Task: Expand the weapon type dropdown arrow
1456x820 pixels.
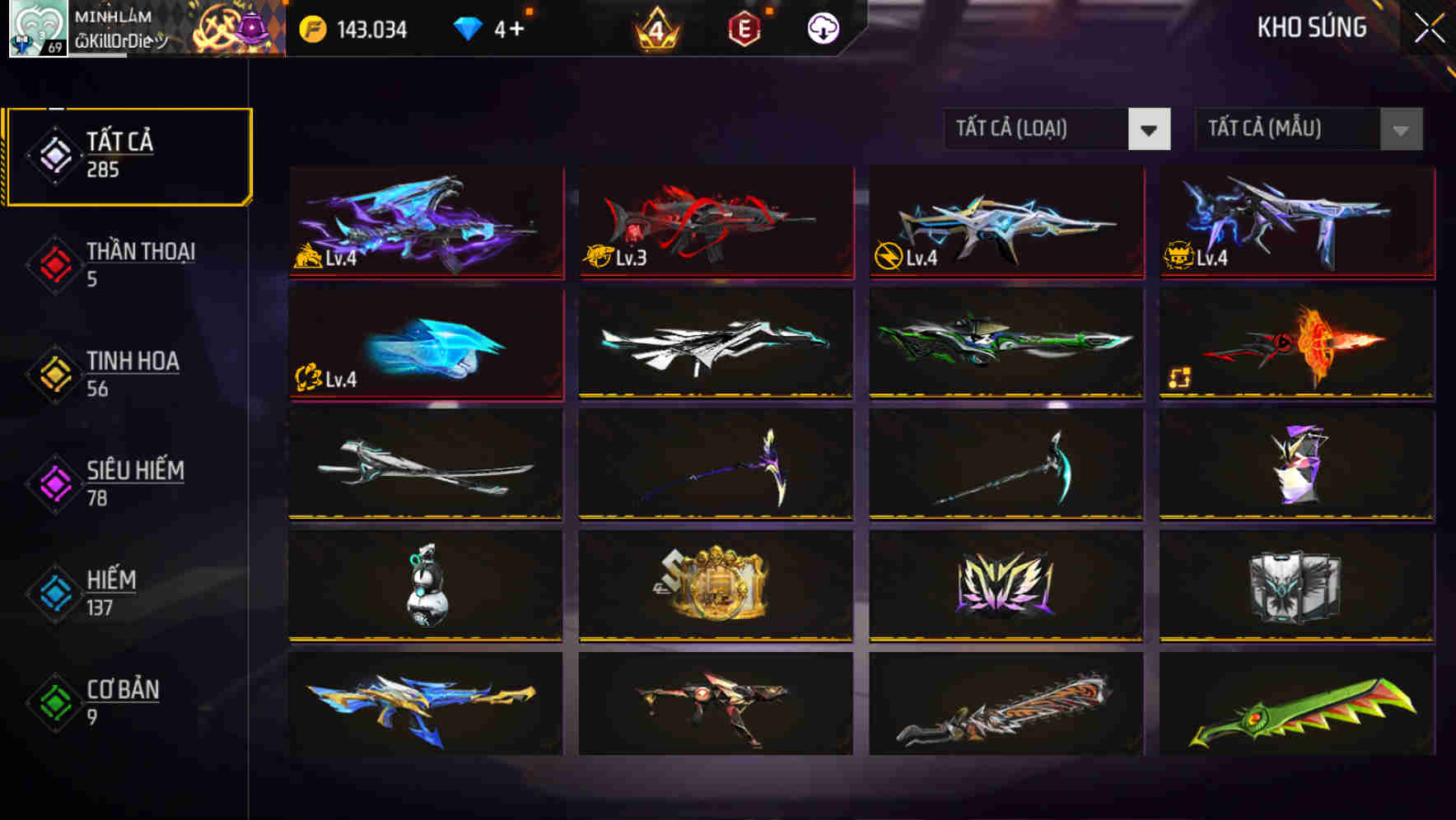Action: click(x=1151, y=129)
